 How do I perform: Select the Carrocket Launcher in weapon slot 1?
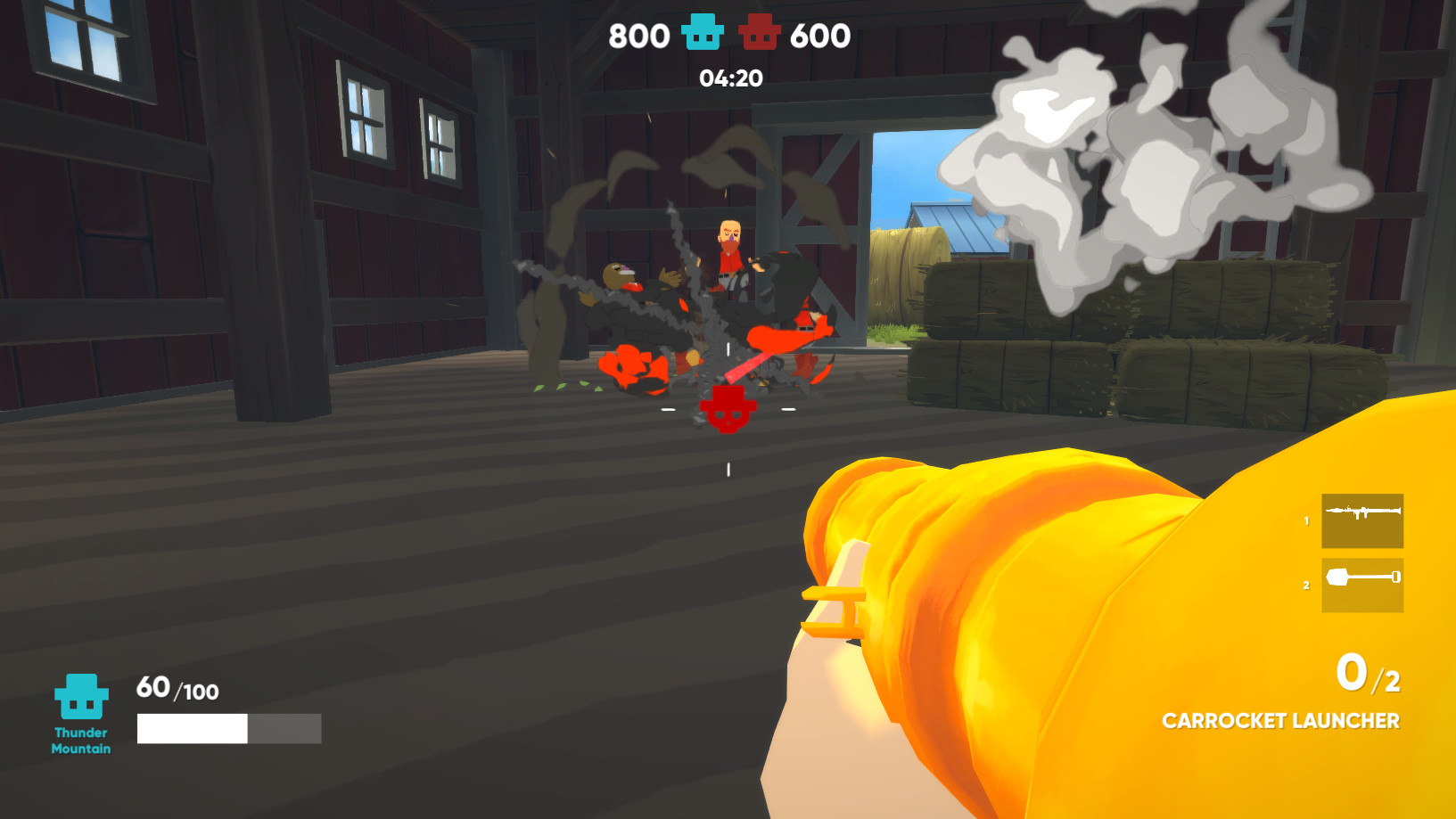click(1362, 521)
